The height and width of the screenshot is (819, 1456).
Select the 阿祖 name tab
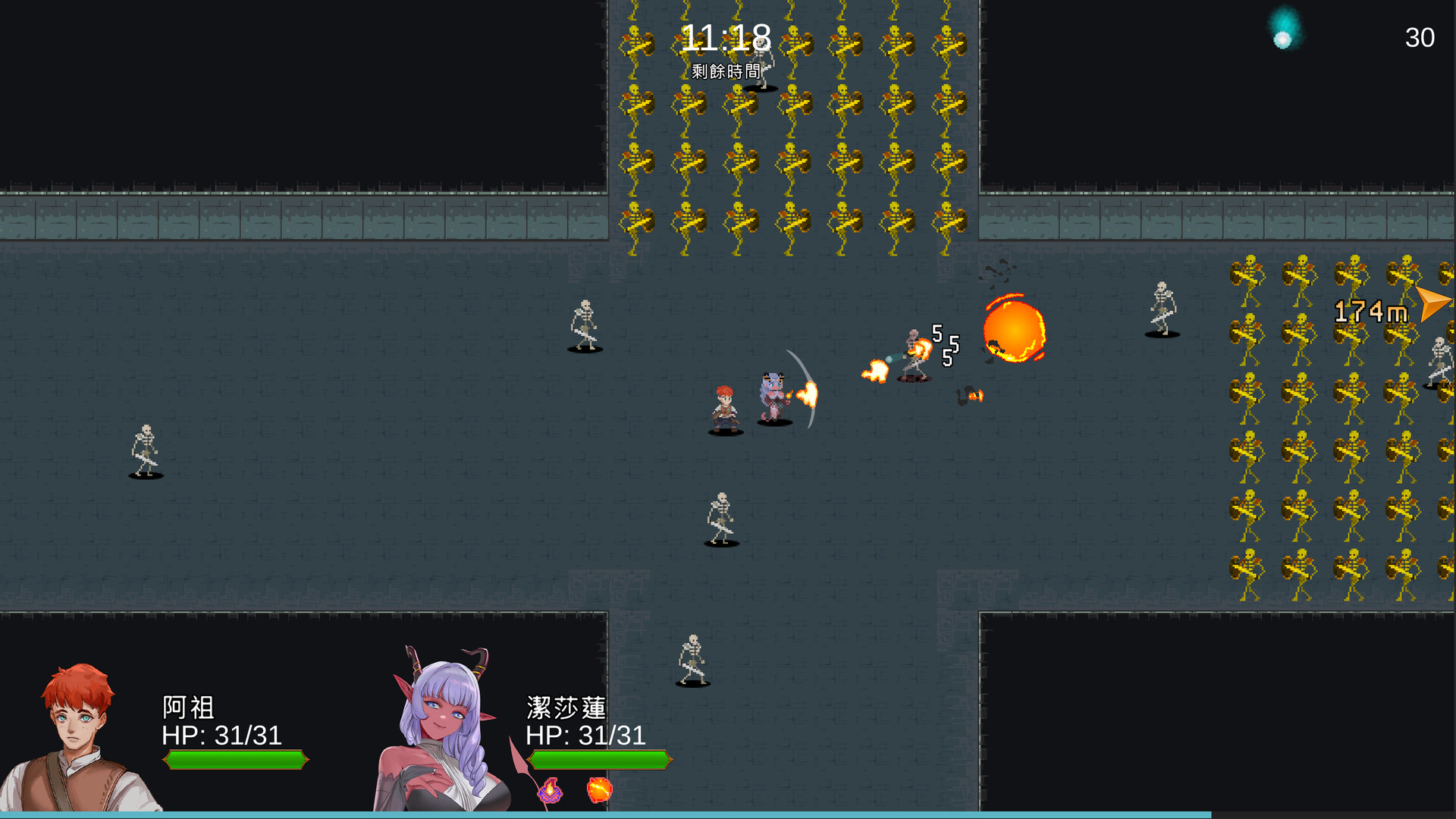[x=188, y=708]
